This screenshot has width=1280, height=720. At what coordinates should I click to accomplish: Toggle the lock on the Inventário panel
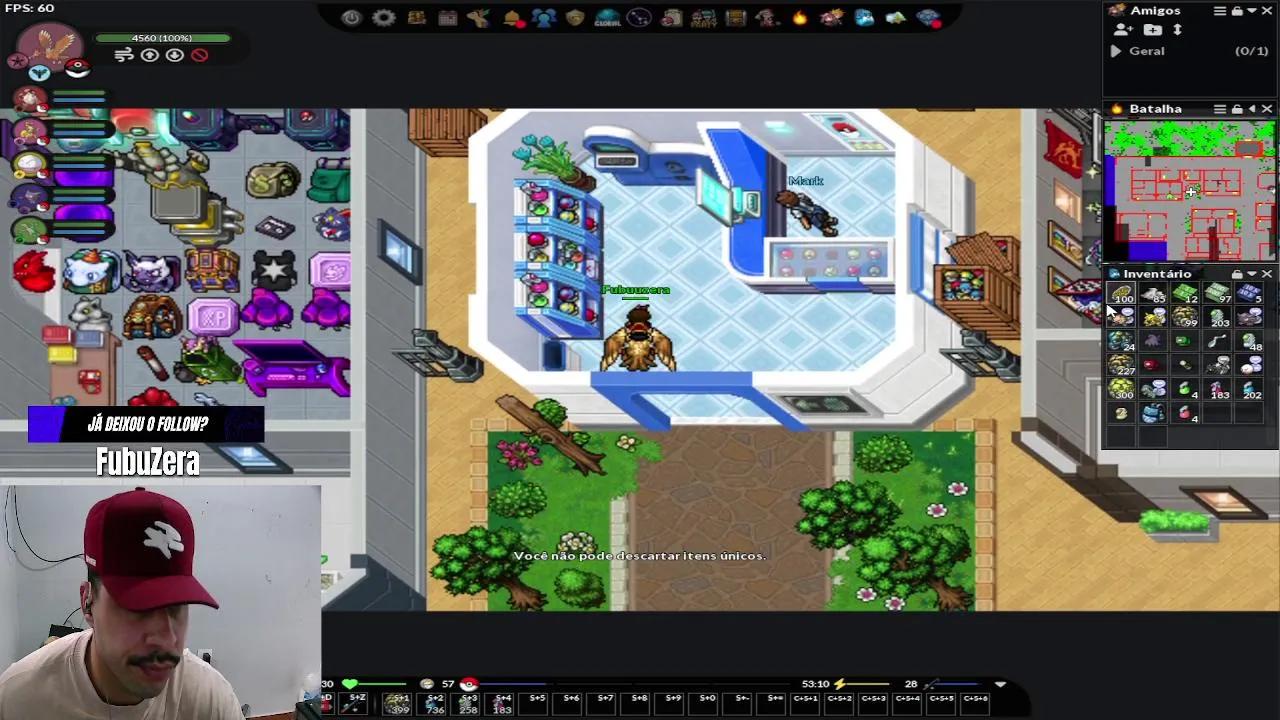pos(1237,273)
